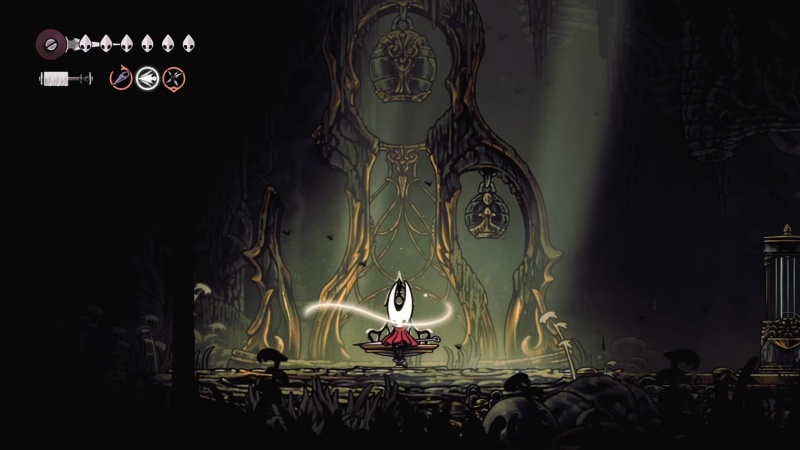The width and height of the screenshot is (800, 450).
Task: Choose the crossed pins tool icon
Action: 174,77
